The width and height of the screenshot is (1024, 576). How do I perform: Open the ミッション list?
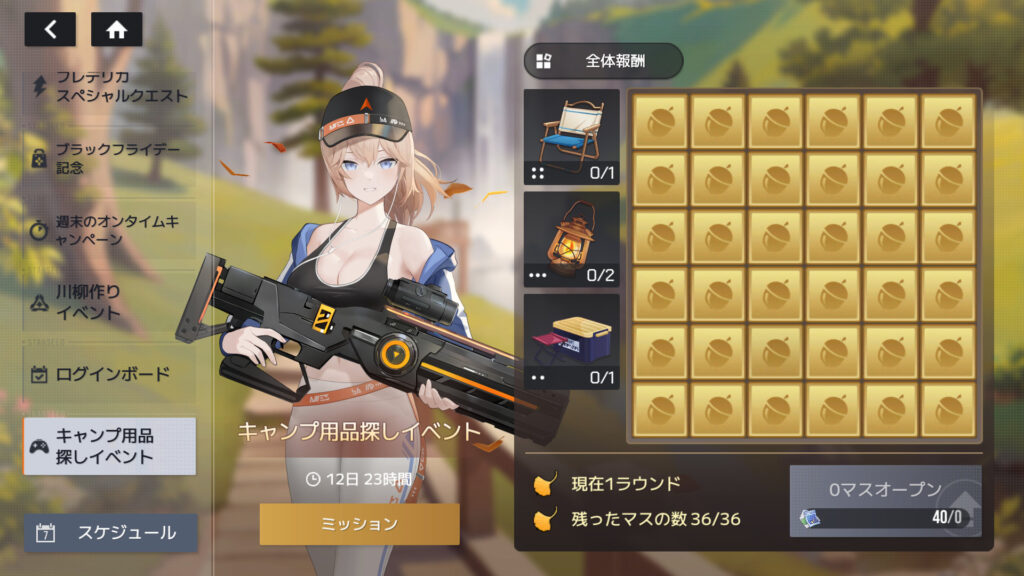359,524
